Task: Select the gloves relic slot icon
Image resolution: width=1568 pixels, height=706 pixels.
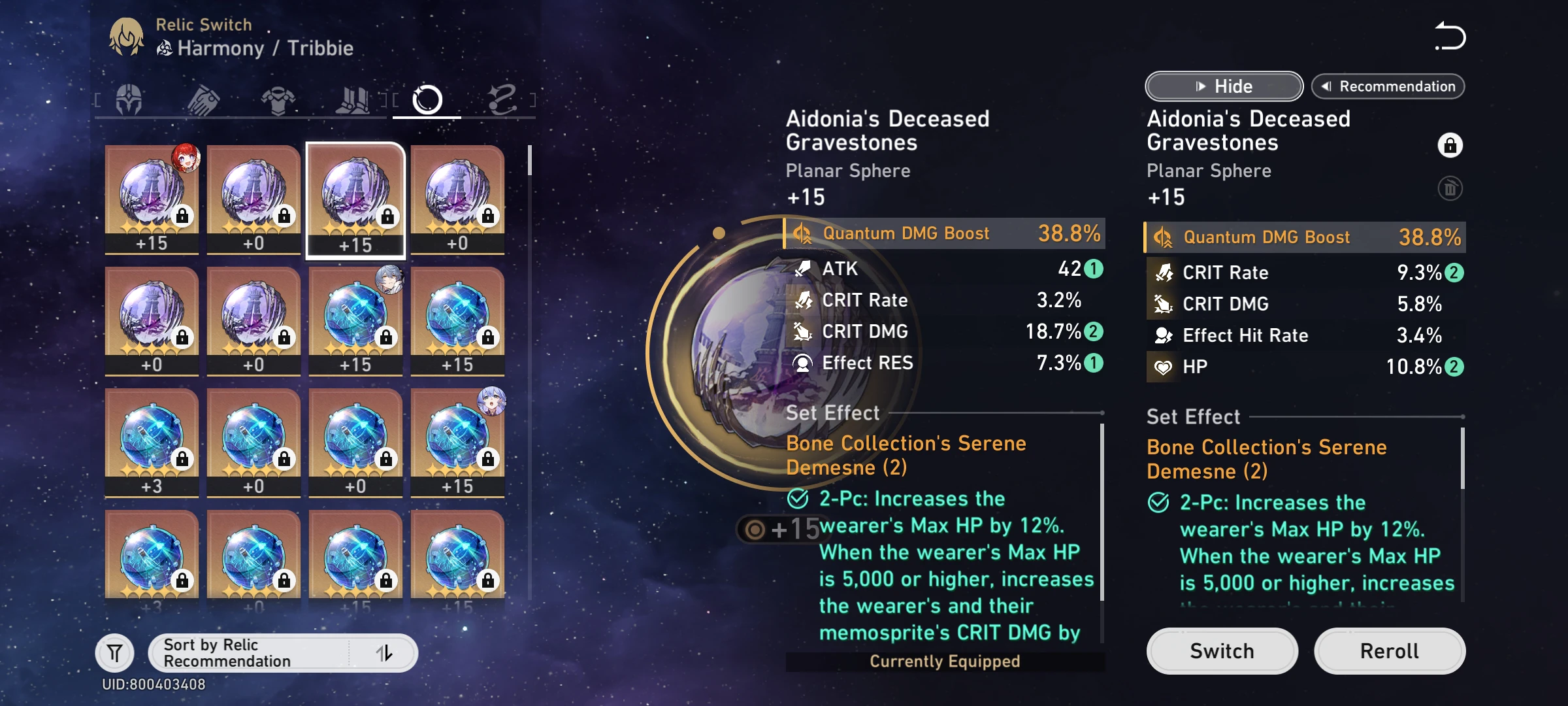Action: tap(203, 98)
